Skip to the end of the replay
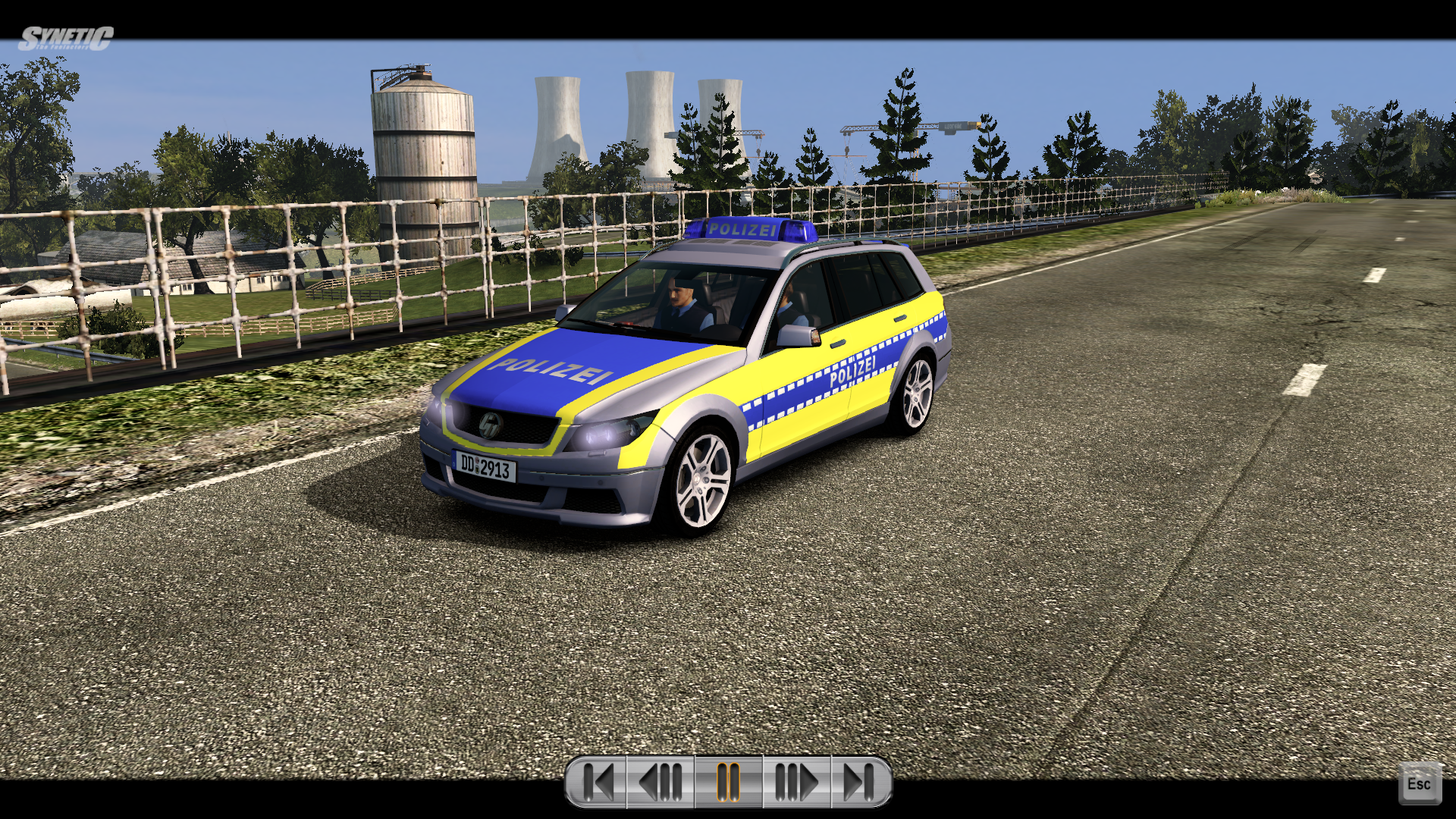The height and width of the screenshot is (819, 1456). pos(860,782)
